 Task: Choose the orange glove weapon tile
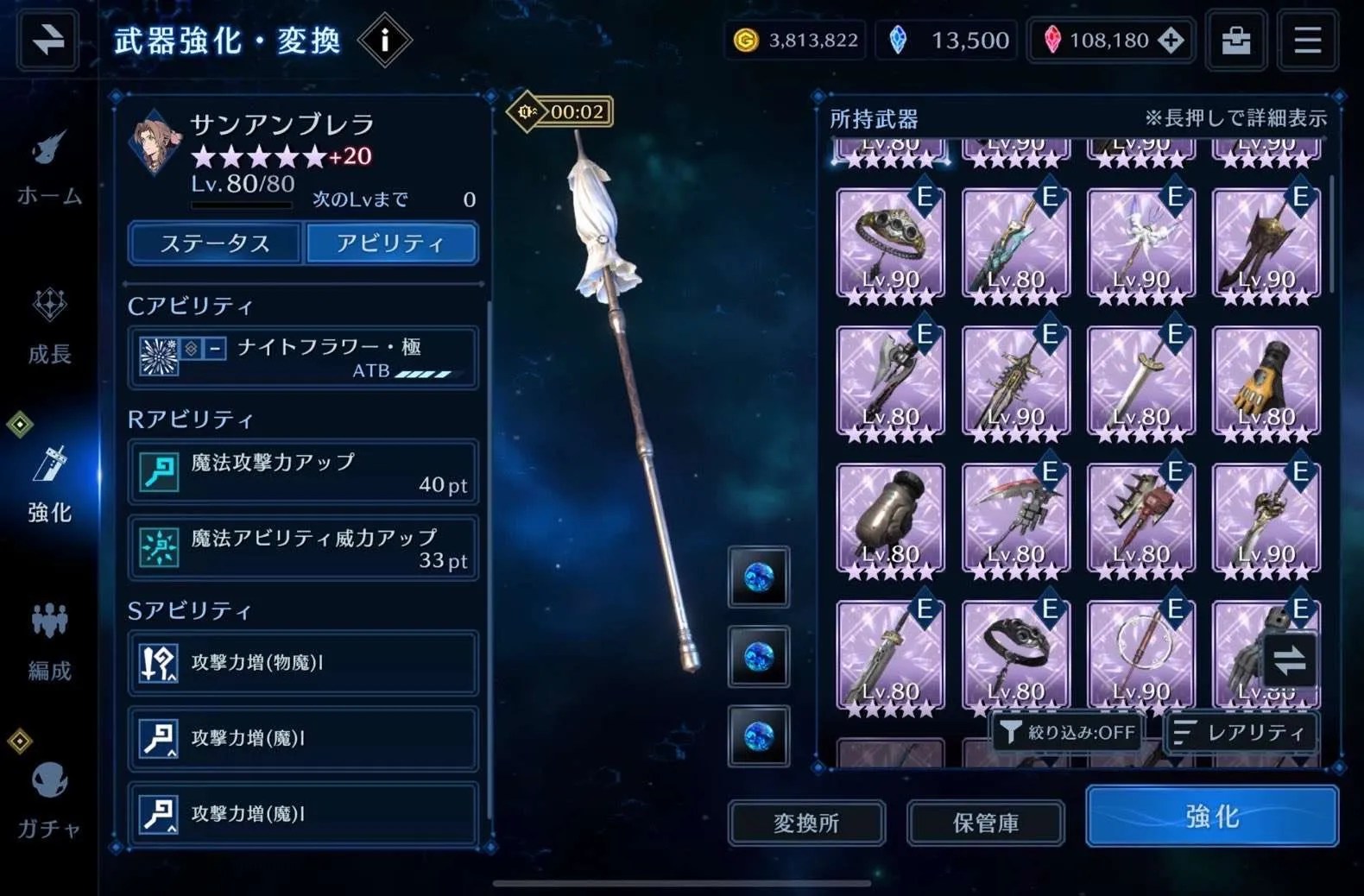(x=1266, y=380)
